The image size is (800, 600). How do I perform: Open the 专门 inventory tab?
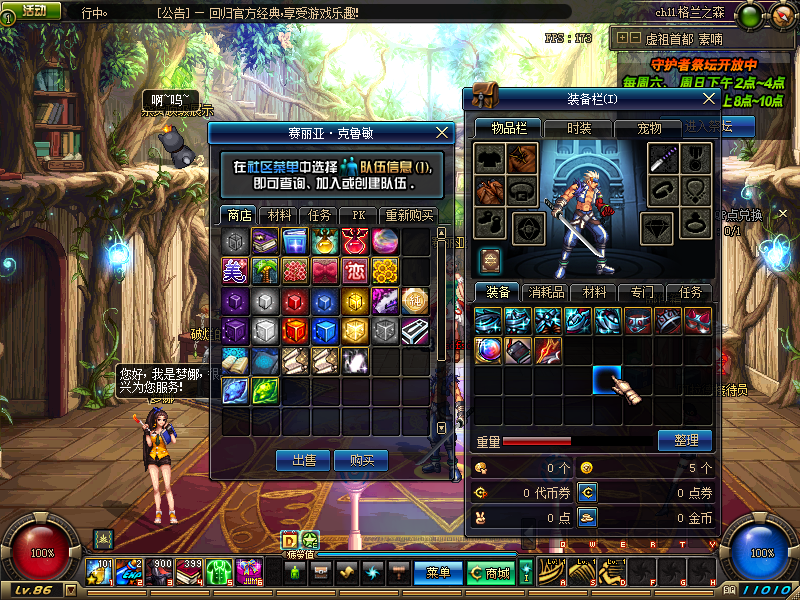point(642,292)
